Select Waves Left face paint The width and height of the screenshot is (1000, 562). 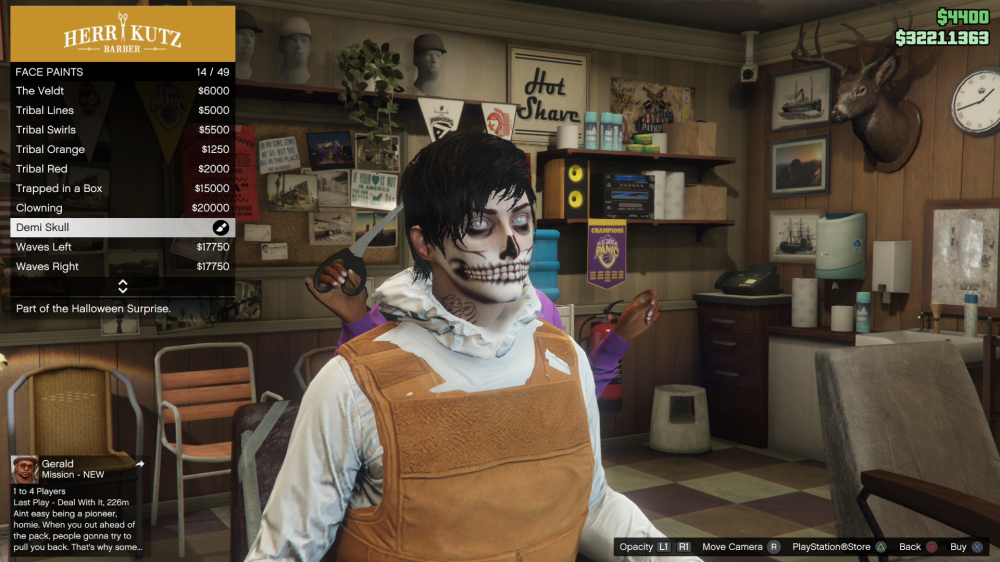122,247
